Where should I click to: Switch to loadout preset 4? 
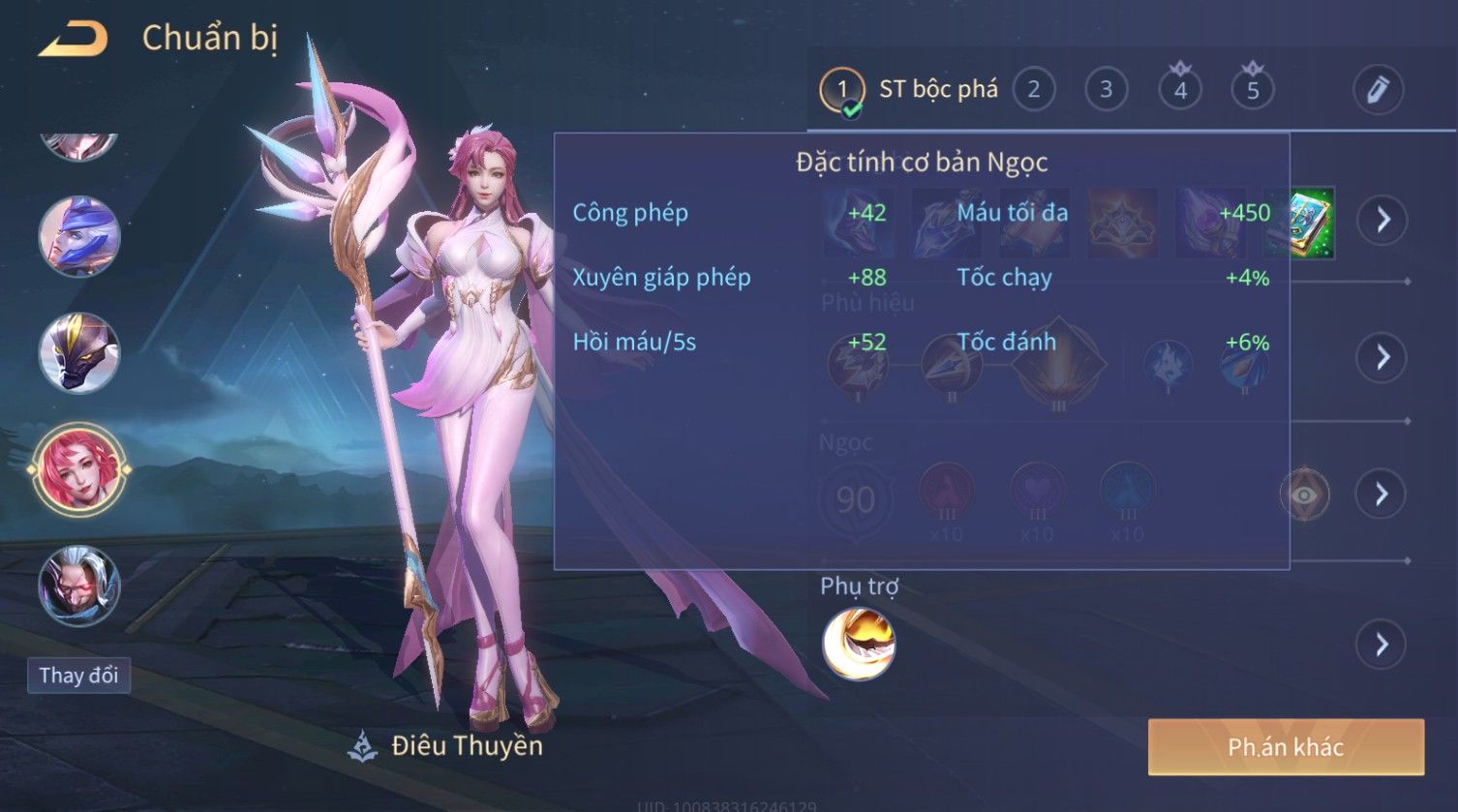tap(1179, 90)
